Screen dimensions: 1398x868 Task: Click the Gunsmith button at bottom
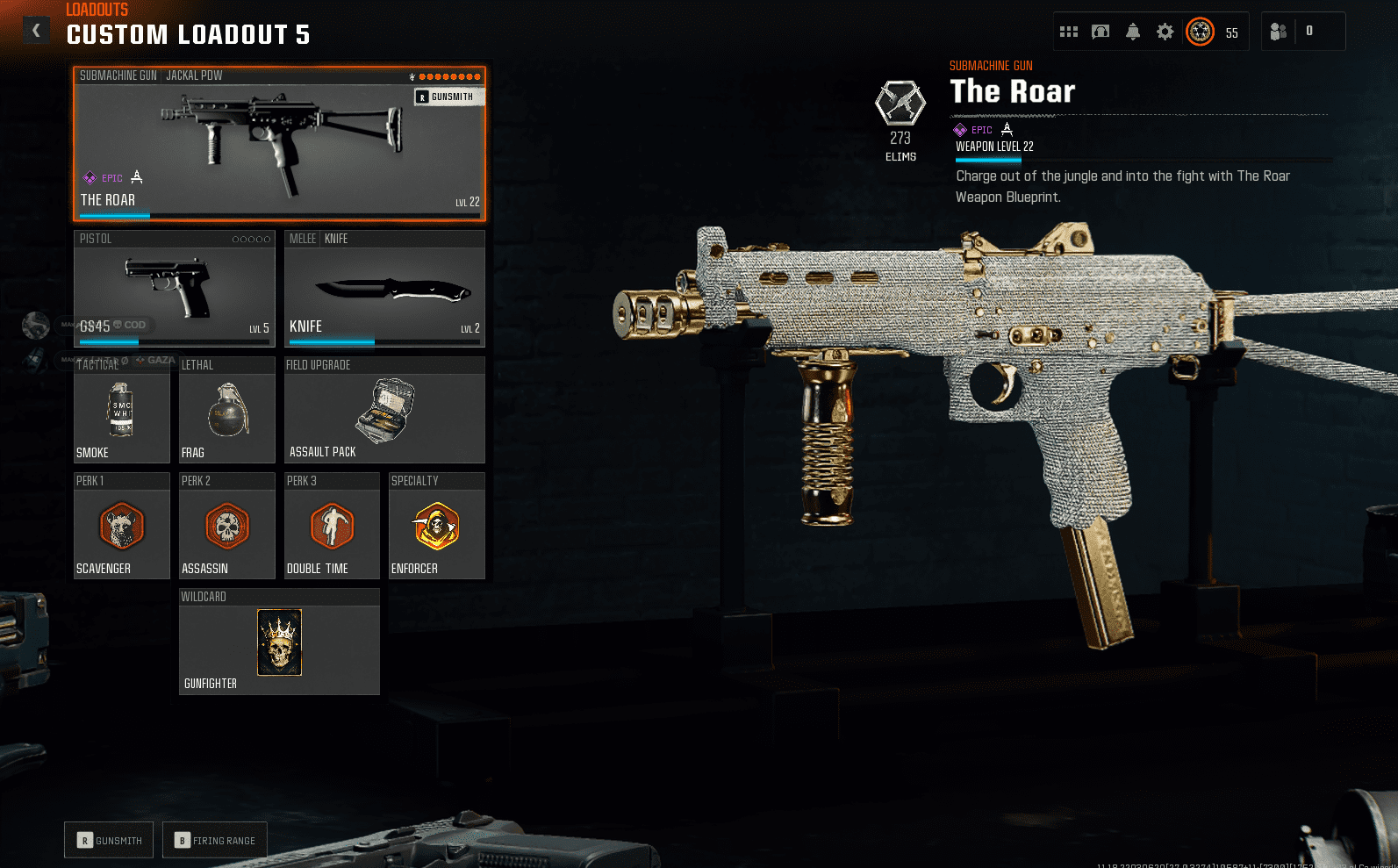(110, 840)
